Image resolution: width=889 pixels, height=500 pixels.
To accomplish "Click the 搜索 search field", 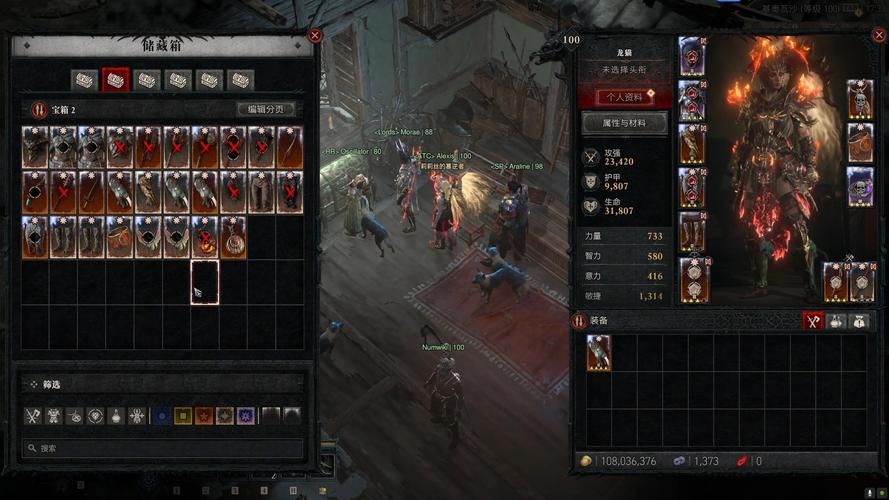I will click(x=165, y=449).
